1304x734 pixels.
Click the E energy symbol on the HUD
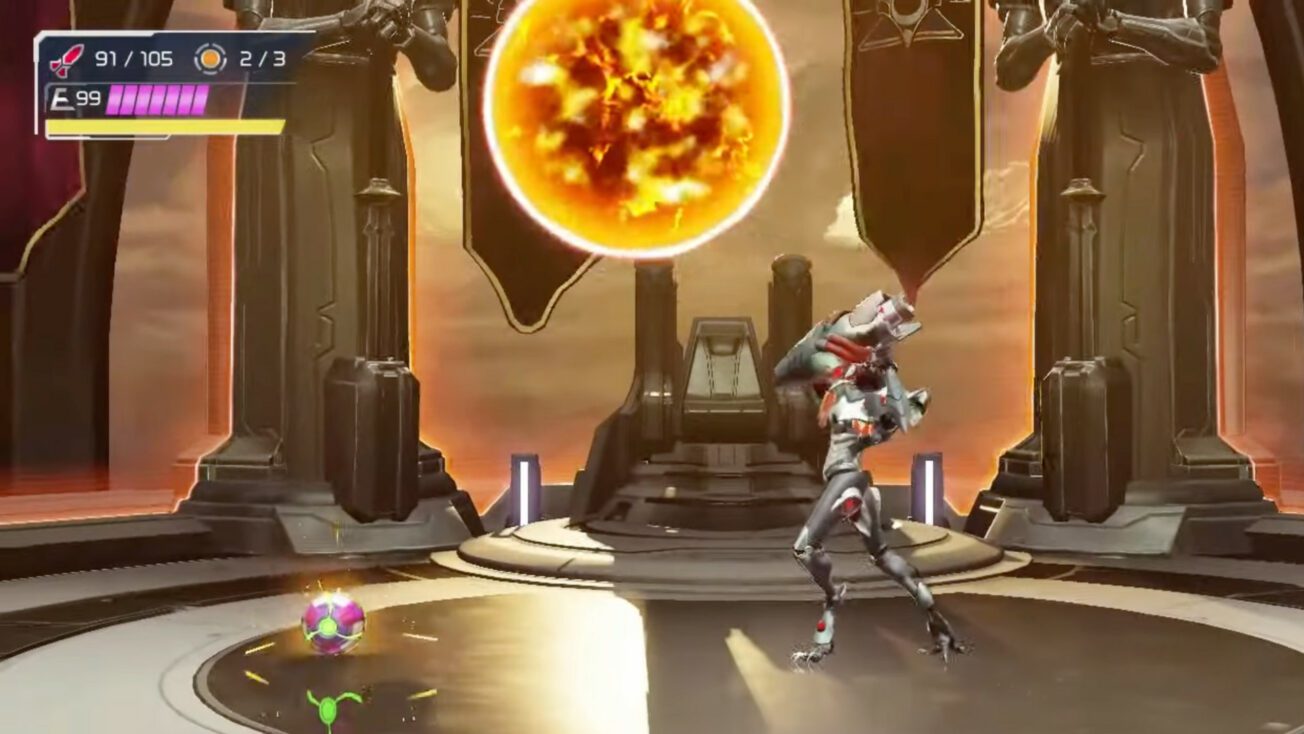[62, 99]
